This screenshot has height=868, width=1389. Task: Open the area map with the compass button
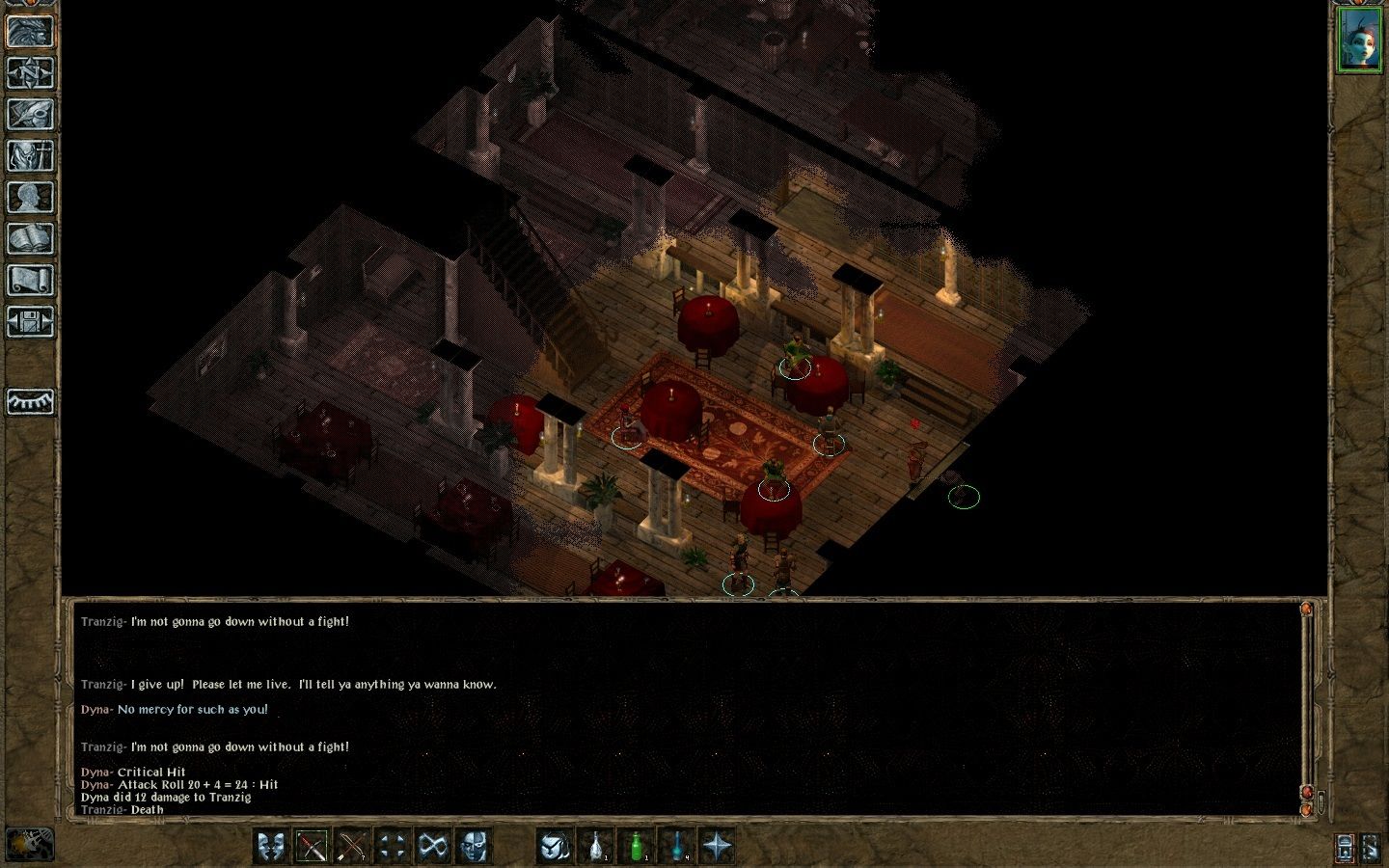point(30,72)
